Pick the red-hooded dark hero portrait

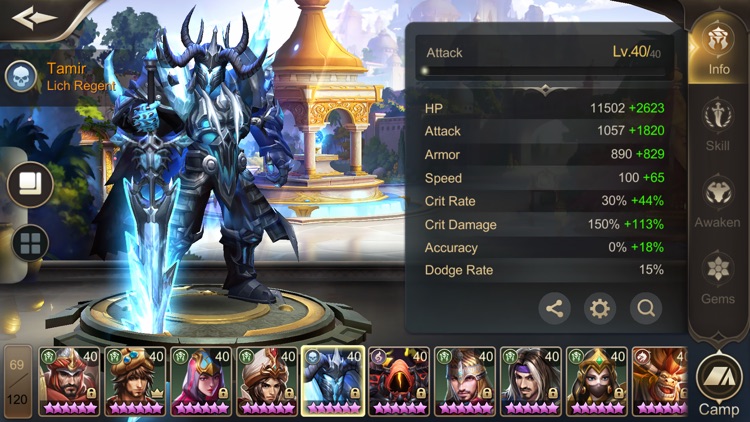coord(399,381)
